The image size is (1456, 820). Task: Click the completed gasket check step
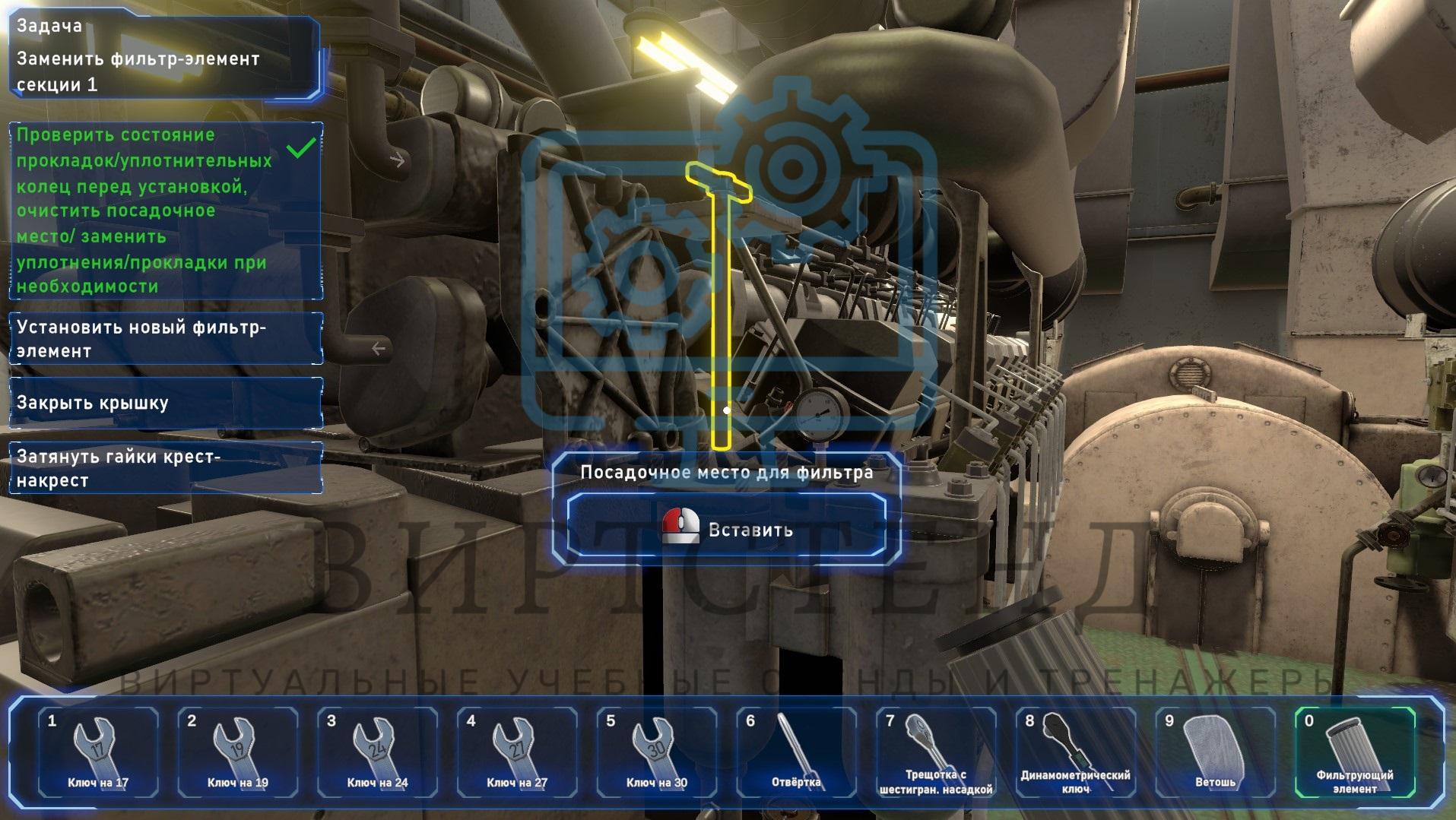click(x=165, y=211)
